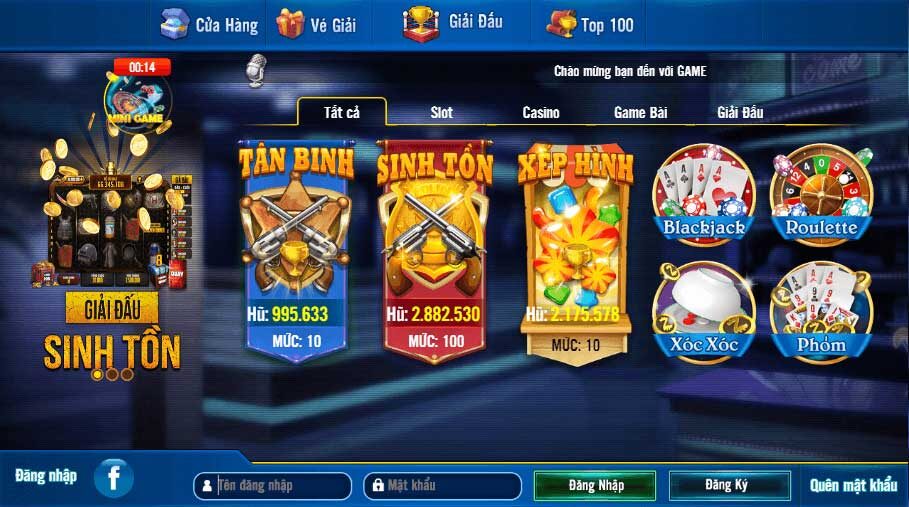This screenshot has width=909, height=507.
Task: Play the Xếp Hình puzzle game
Action: click(574, 250)
